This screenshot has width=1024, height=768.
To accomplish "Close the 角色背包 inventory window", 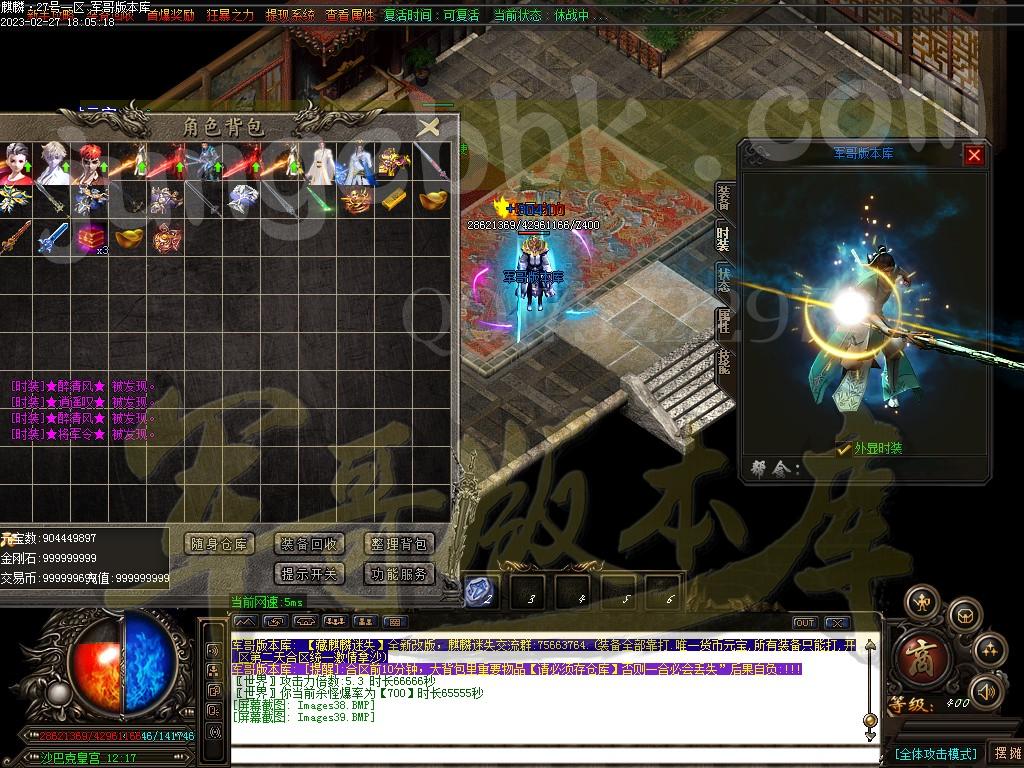I will tap(428, 127).
